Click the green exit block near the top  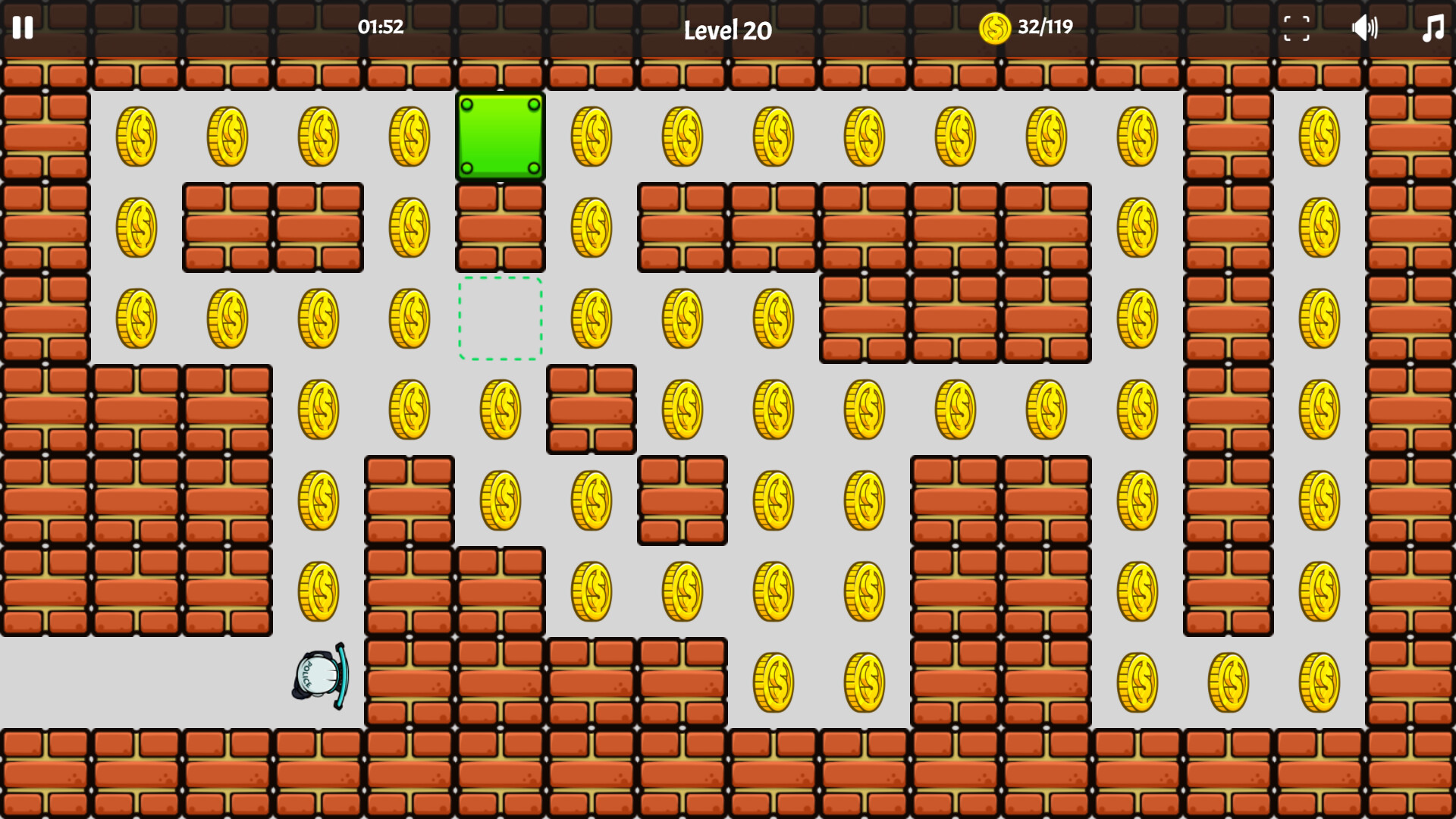click(500, 138)
